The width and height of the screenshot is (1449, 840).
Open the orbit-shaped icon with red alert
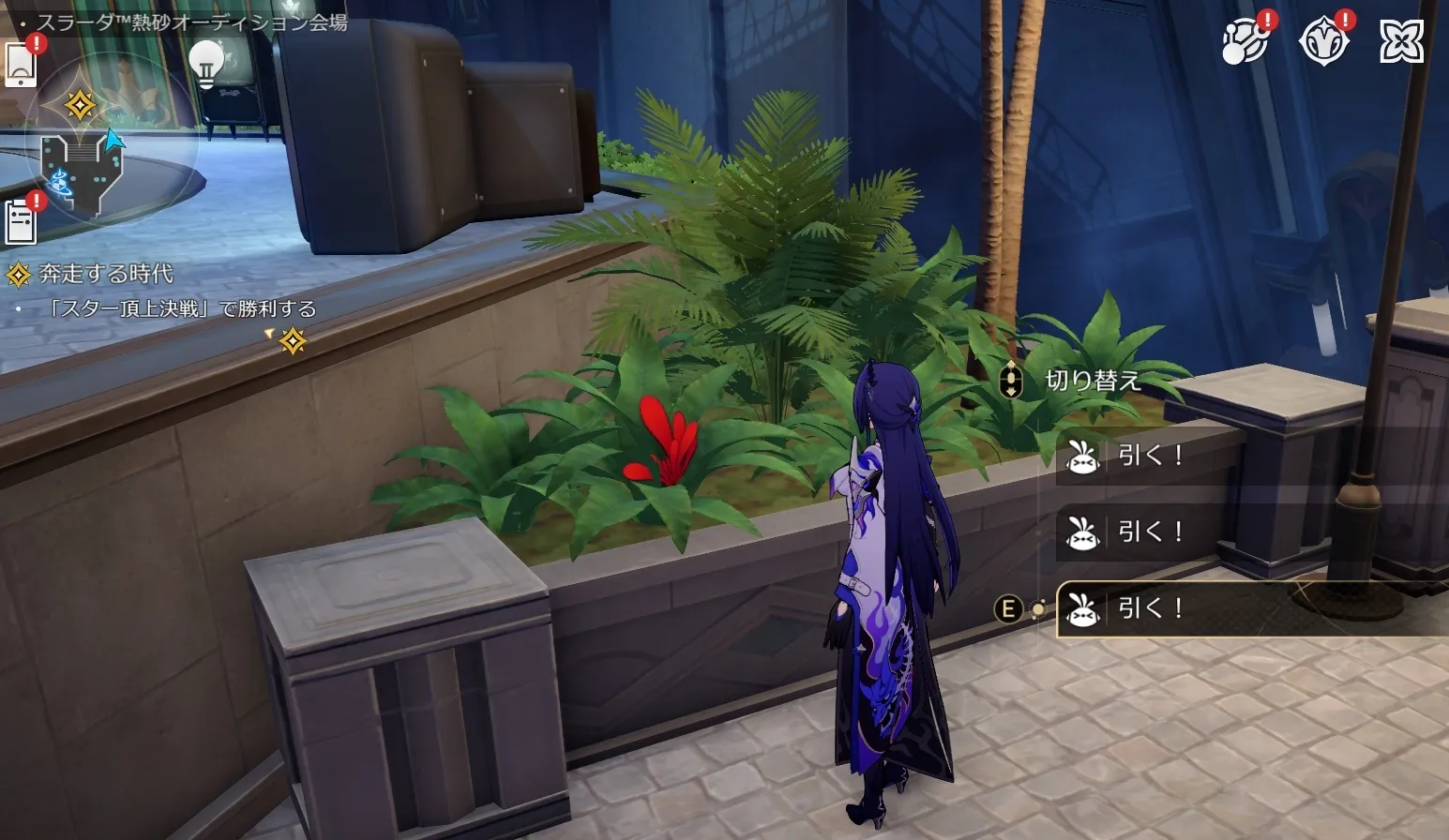(1245, 43)
